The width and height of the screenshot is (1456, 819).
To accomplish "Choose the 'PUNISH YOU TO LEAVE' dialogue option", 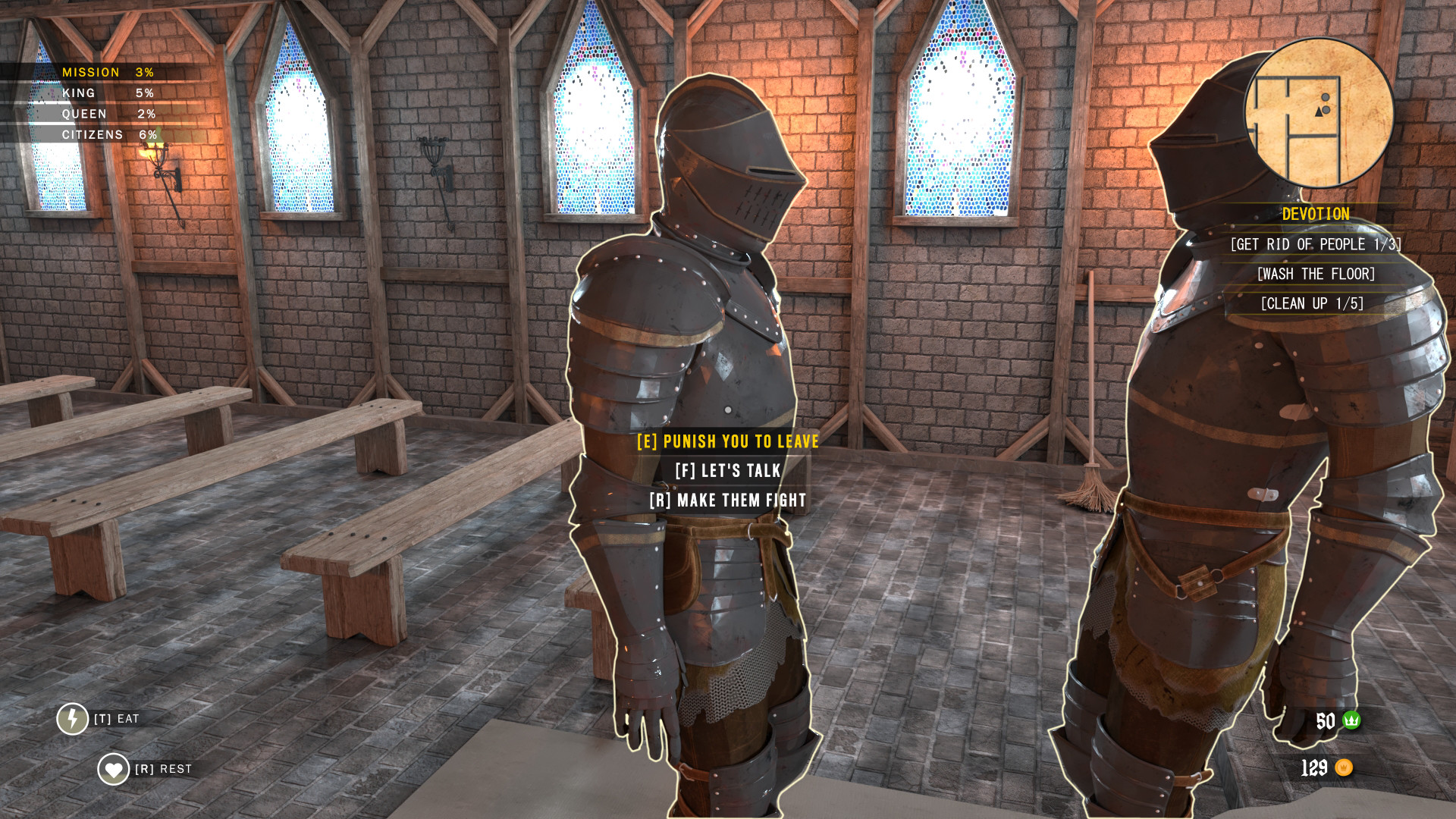I will tap(728, 441).
